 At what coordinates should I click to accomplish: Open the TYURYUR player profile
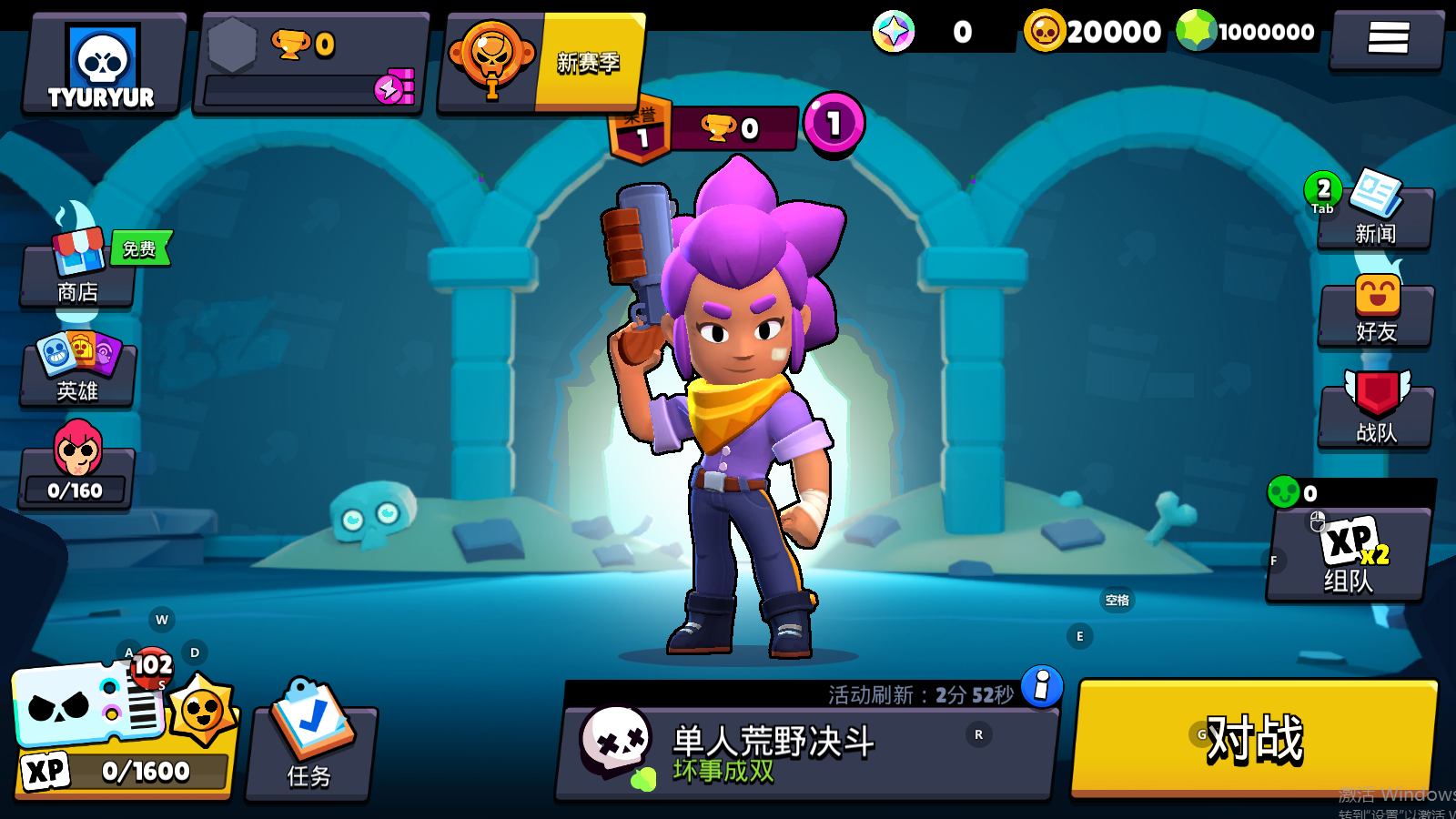102,64
